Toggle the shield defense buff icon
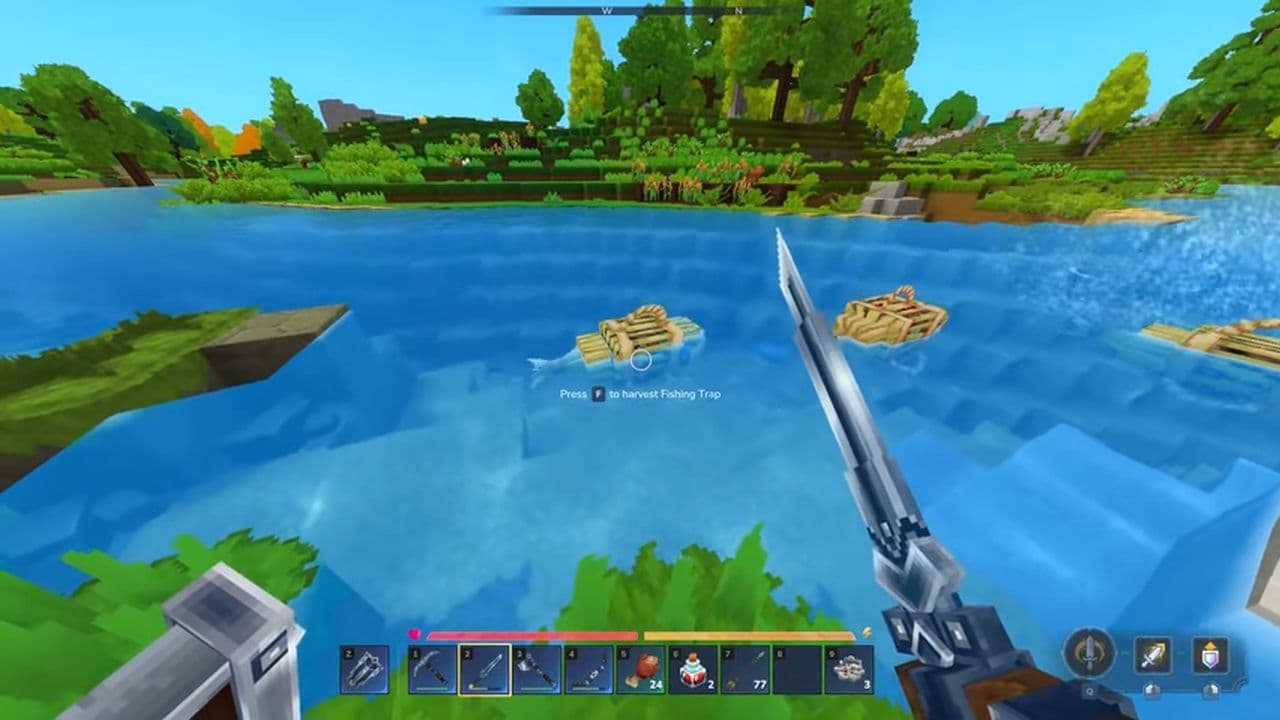The height and width of the screenshot is (720, 1280). click(x=1209, y=653)
